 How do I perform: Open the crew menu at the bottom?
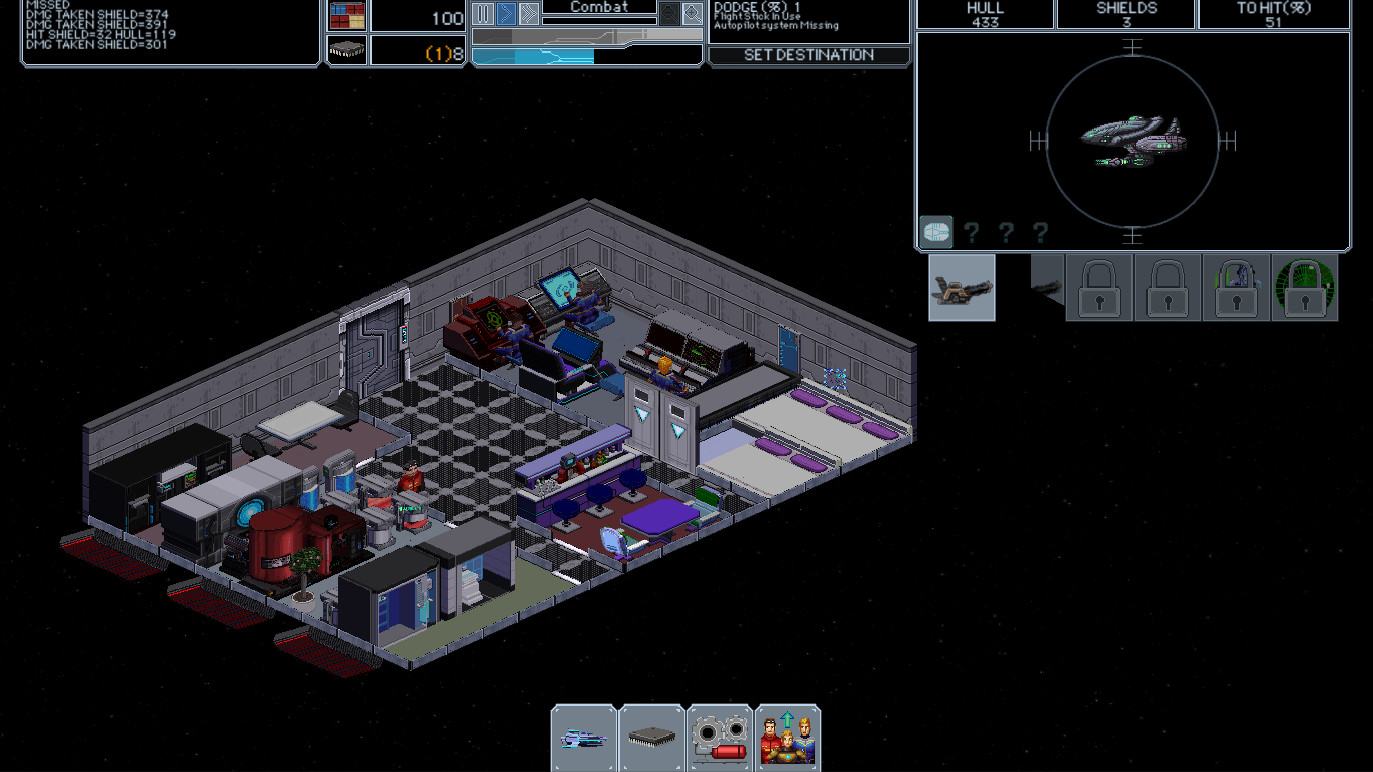[x=788, y=738]
